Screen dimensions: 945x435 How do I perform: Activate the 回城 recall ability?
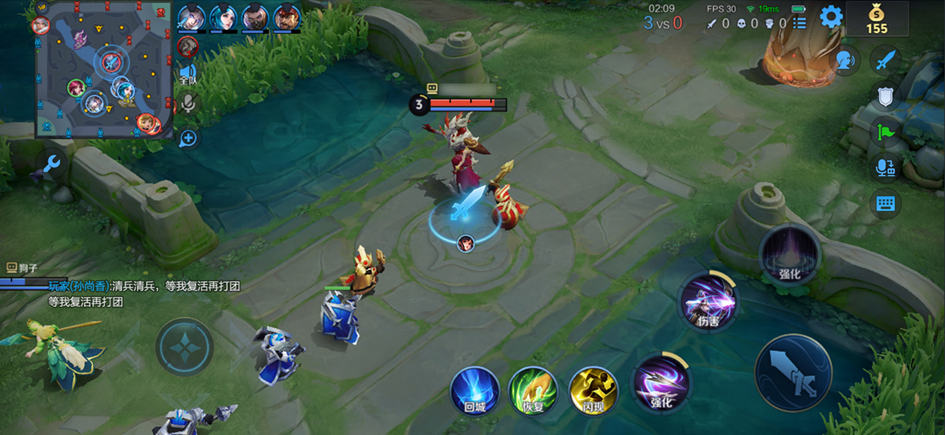click(473, 388)
